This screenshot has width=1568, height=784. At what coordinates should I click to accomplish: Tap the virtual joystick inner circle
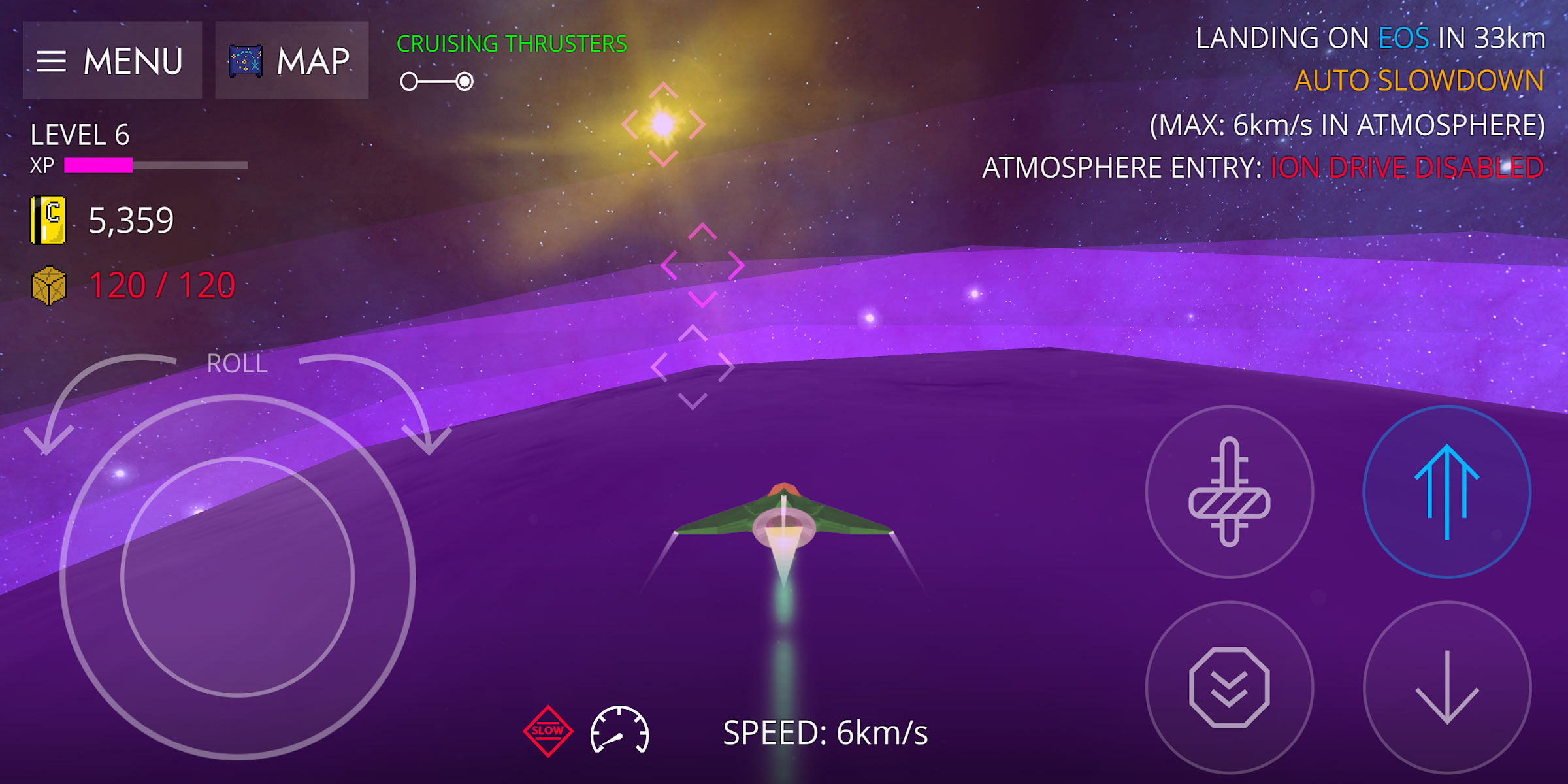pos(237,577)
